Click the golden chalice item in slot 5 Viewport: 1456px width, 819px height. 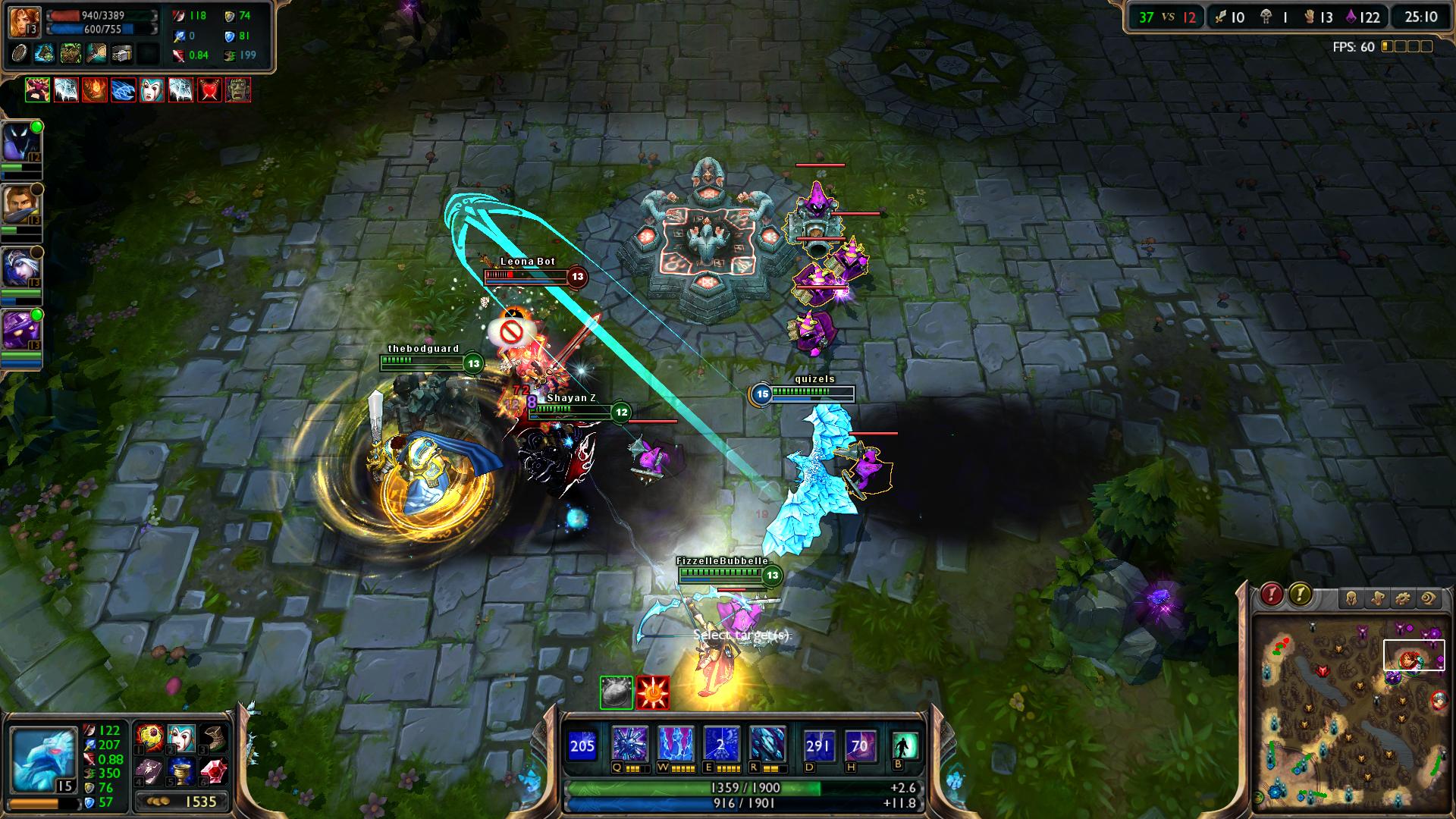click(x=181, y=771)
